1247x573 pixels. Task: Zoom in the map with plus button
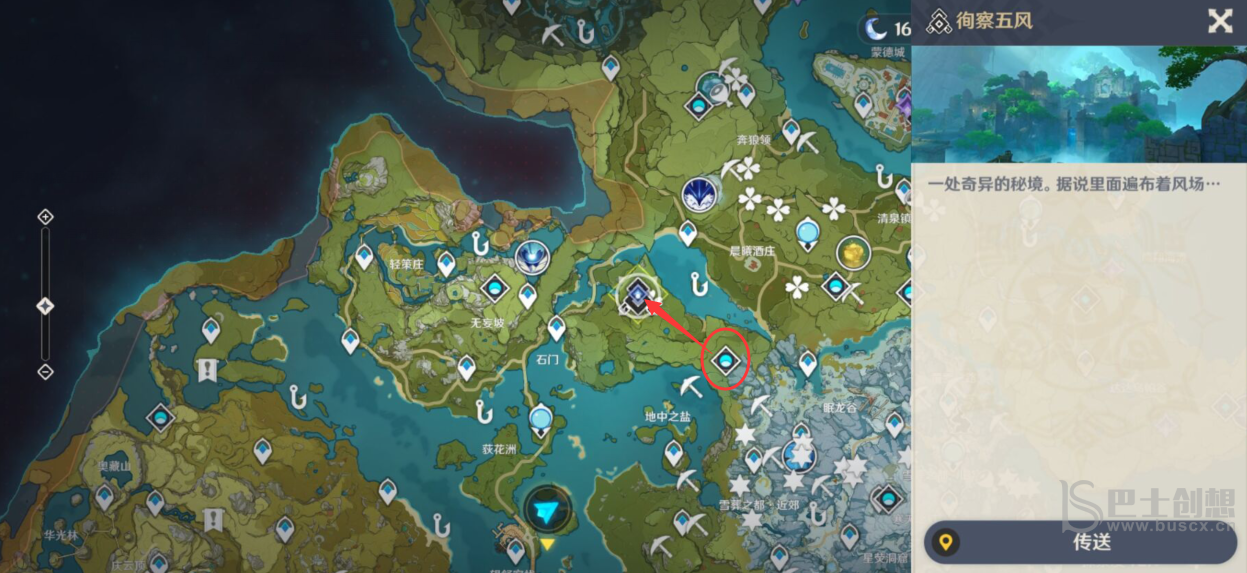(45, 217)
